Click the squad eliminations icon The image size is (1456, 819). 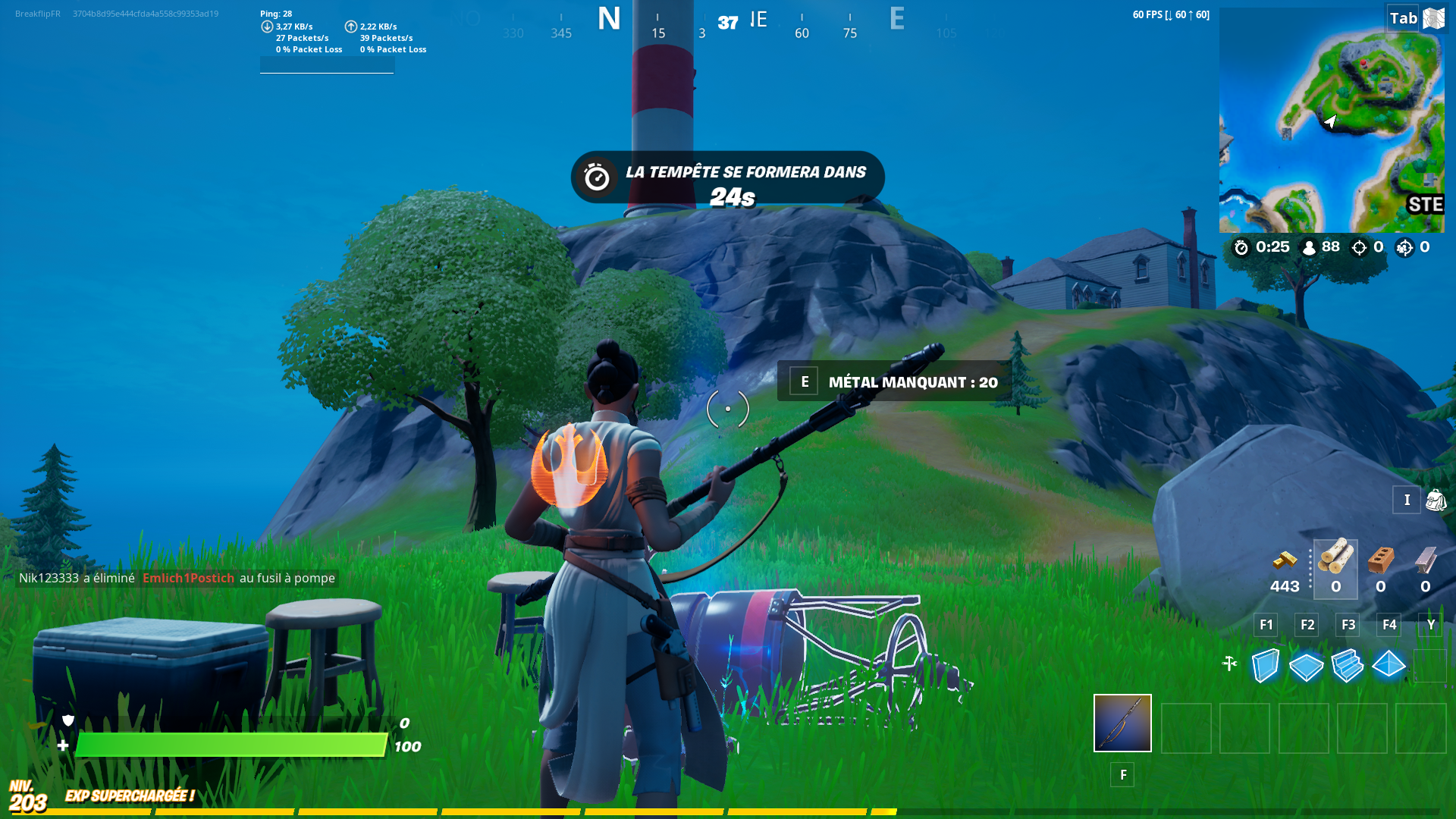1406,247
